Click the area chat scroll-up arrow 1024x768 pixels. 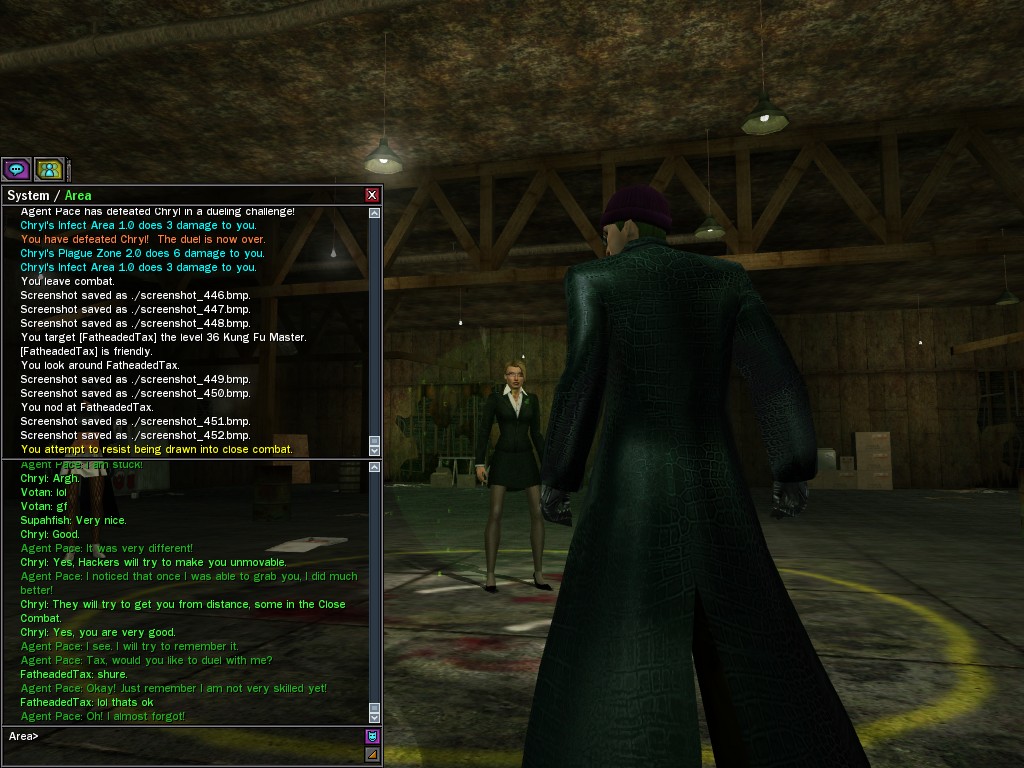[x=375, y=467]
